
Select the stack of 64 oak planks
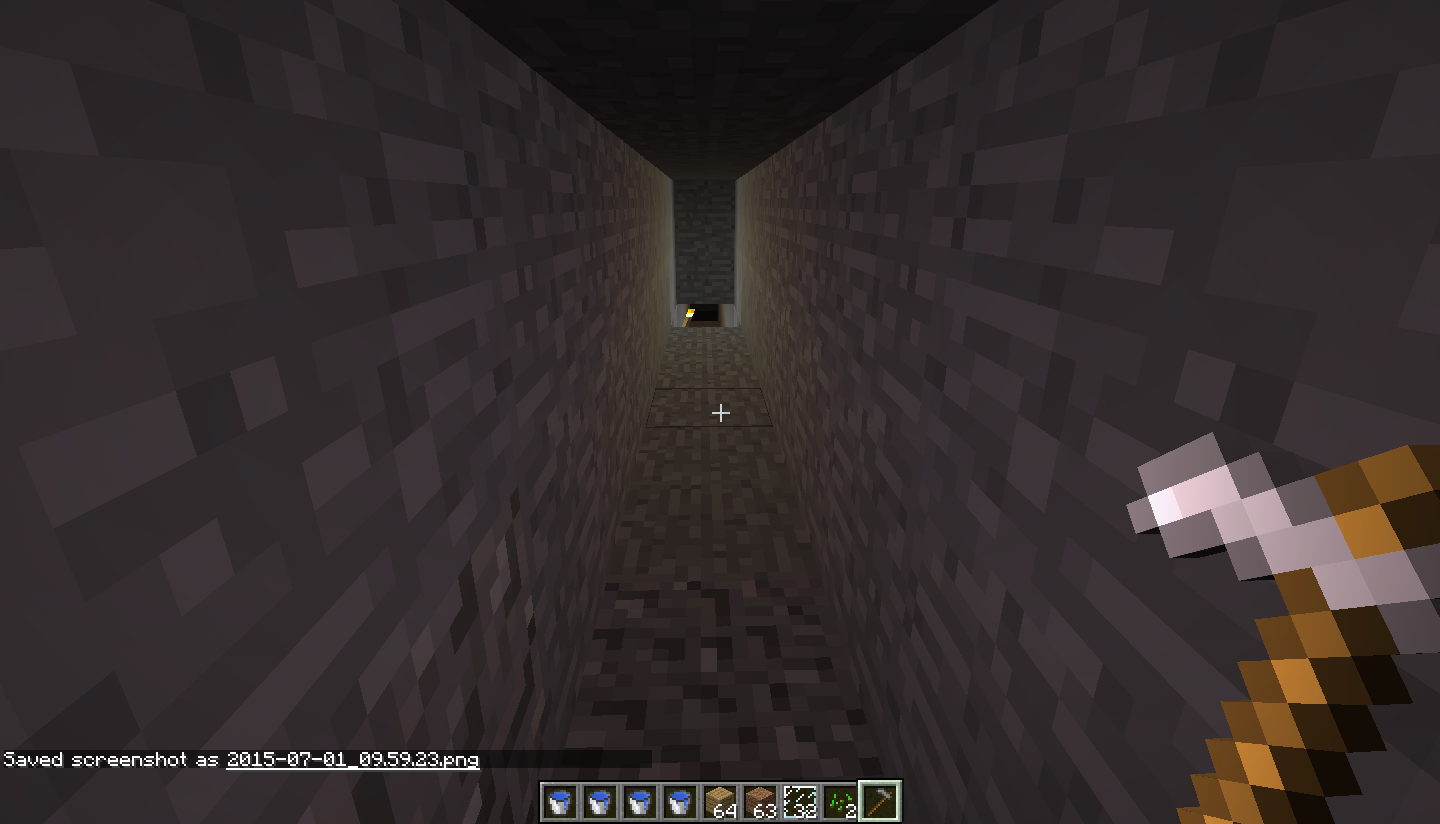click(x=720, y=800)
